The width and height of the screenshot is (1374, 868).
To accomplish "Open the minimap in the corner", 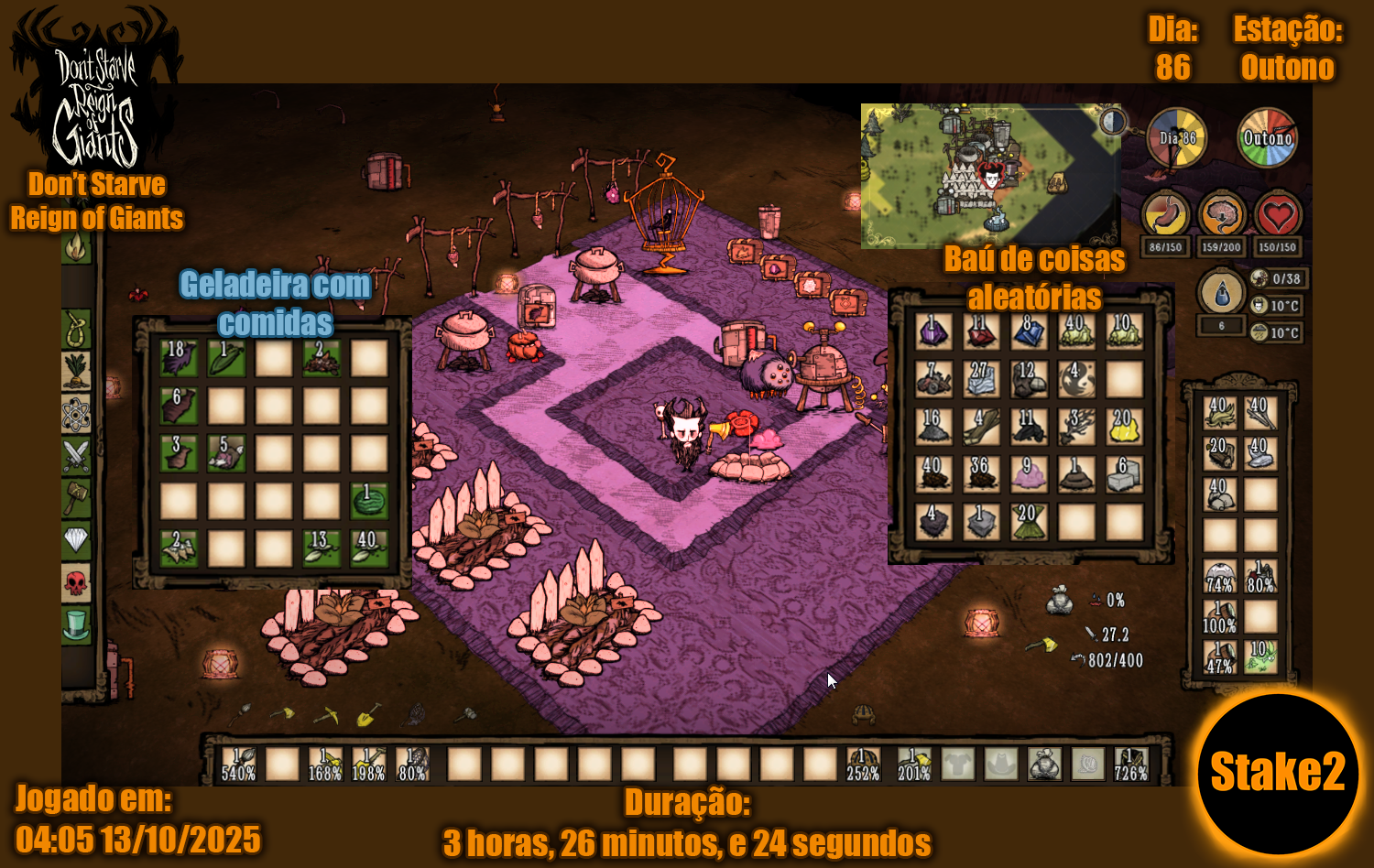I will click(x=989, y=175).
